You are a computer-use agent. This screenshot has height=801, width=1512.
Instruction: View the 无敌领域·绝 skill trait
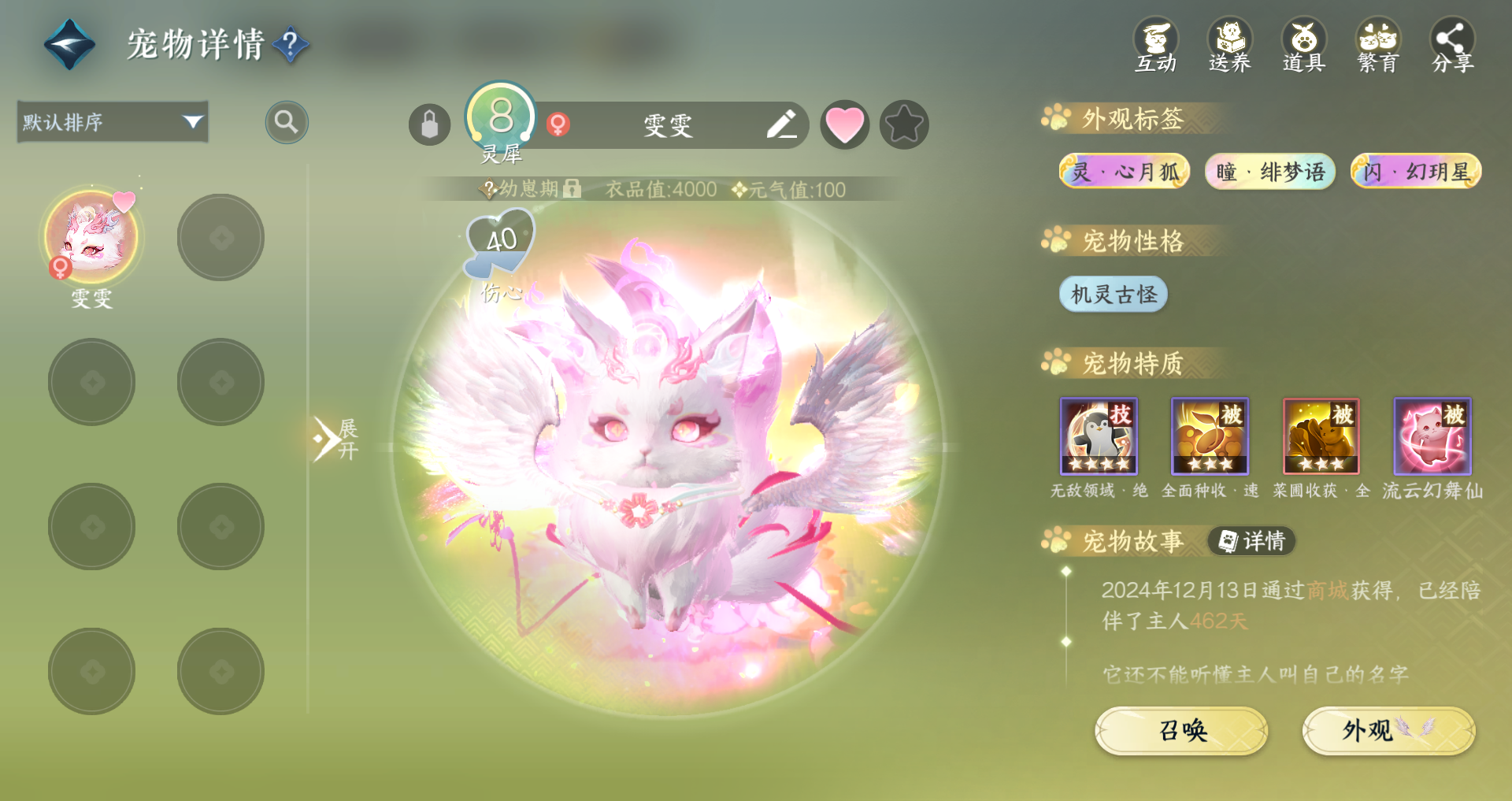tap(1099, 436)
